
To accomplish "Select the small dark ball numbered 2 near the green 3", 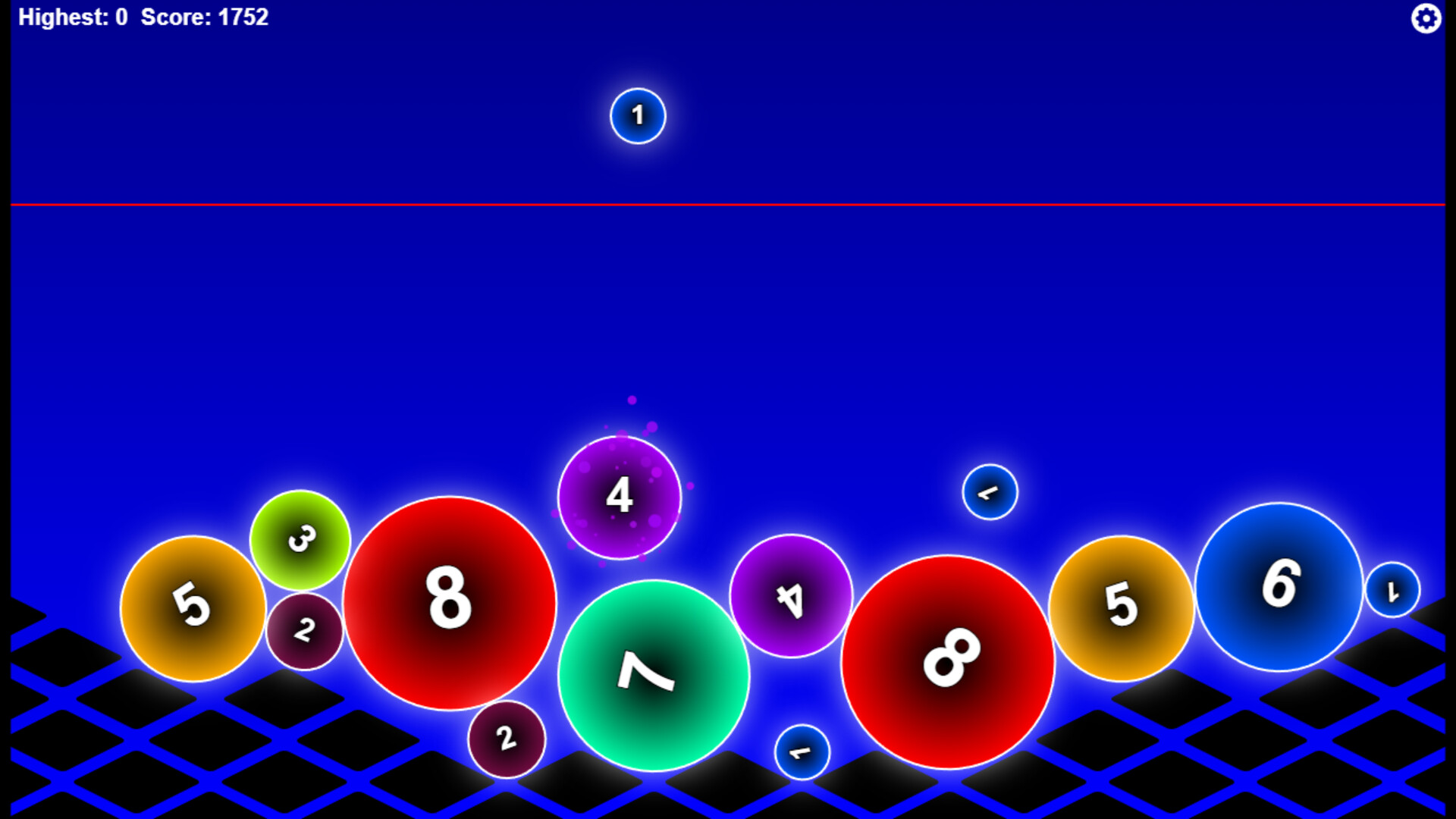I will (x=306, y=629).
